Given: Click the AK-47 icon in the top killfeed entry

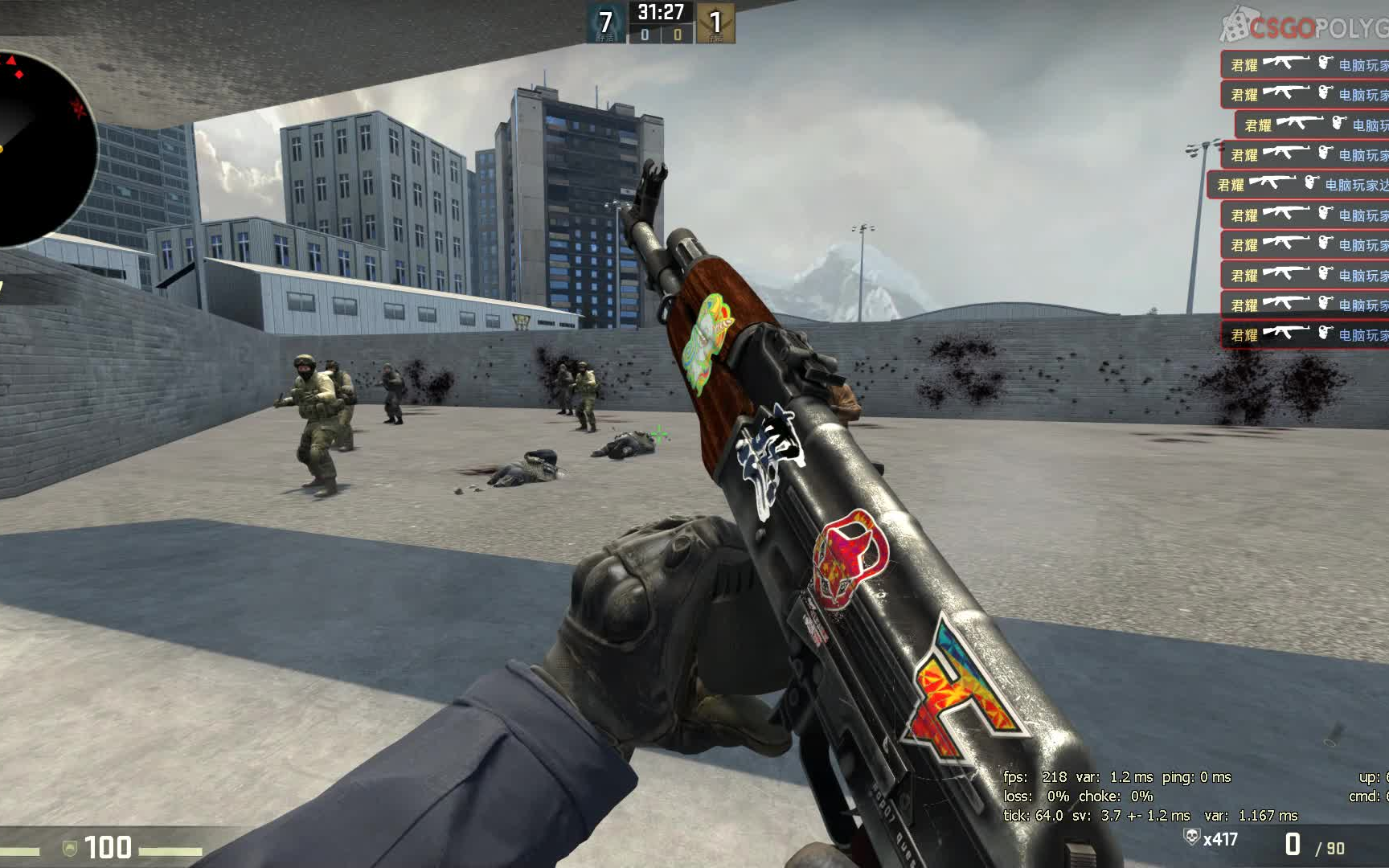Looking at the screenshot, I should 1286,63.
